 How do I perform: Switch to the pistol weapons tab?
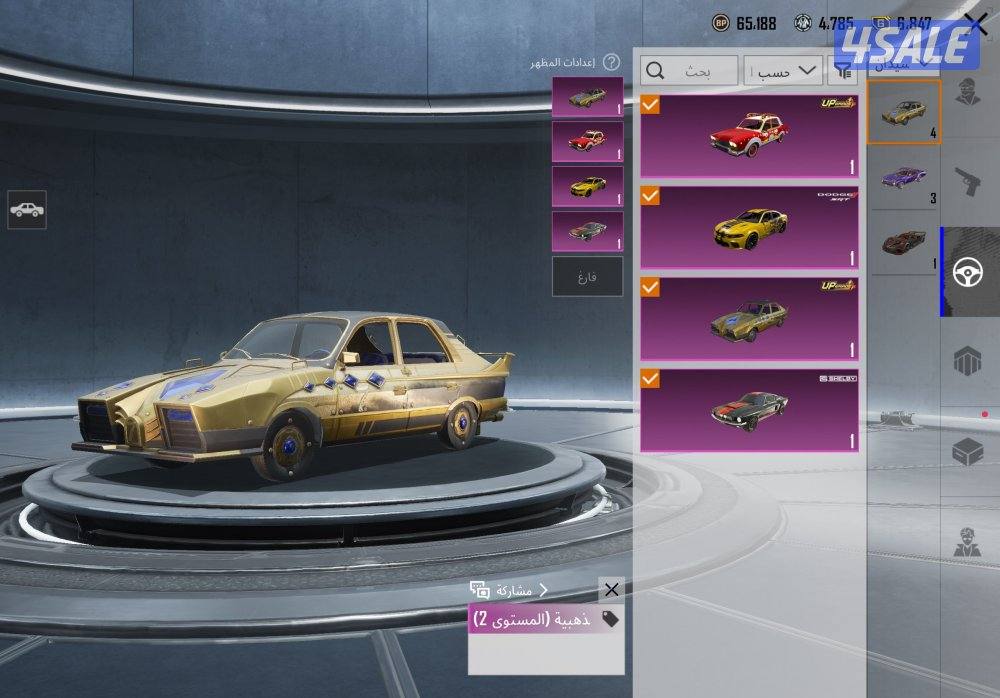967,182
